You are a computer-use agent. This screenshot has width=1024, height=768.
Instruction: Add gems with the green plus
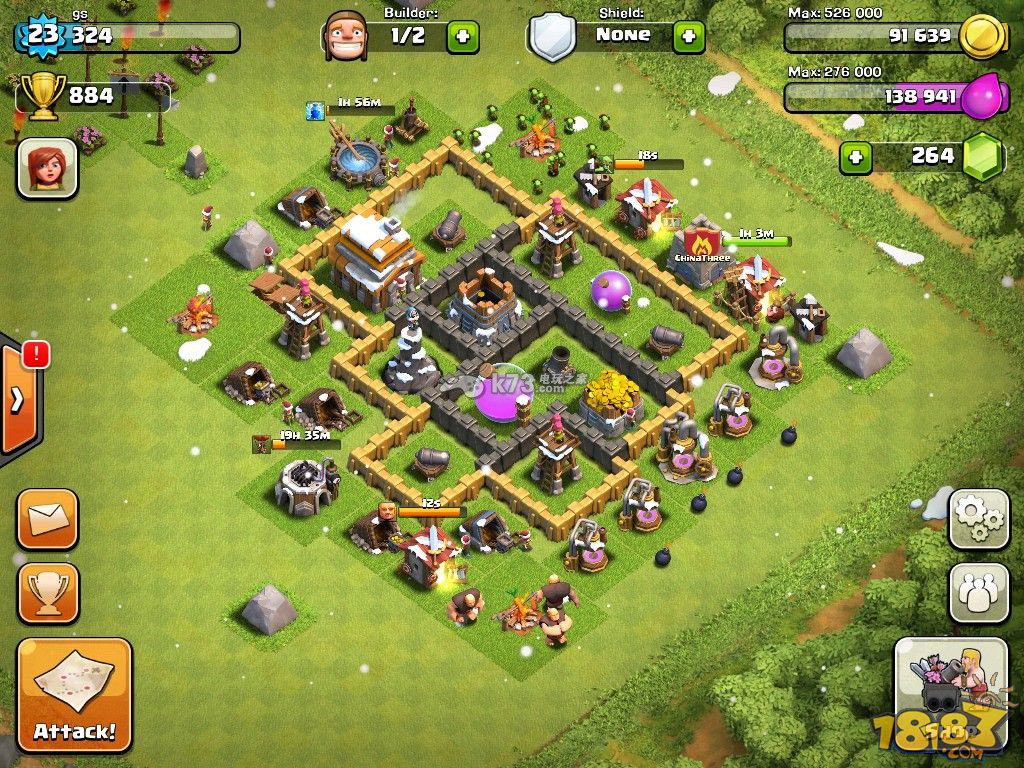[855, 157]
